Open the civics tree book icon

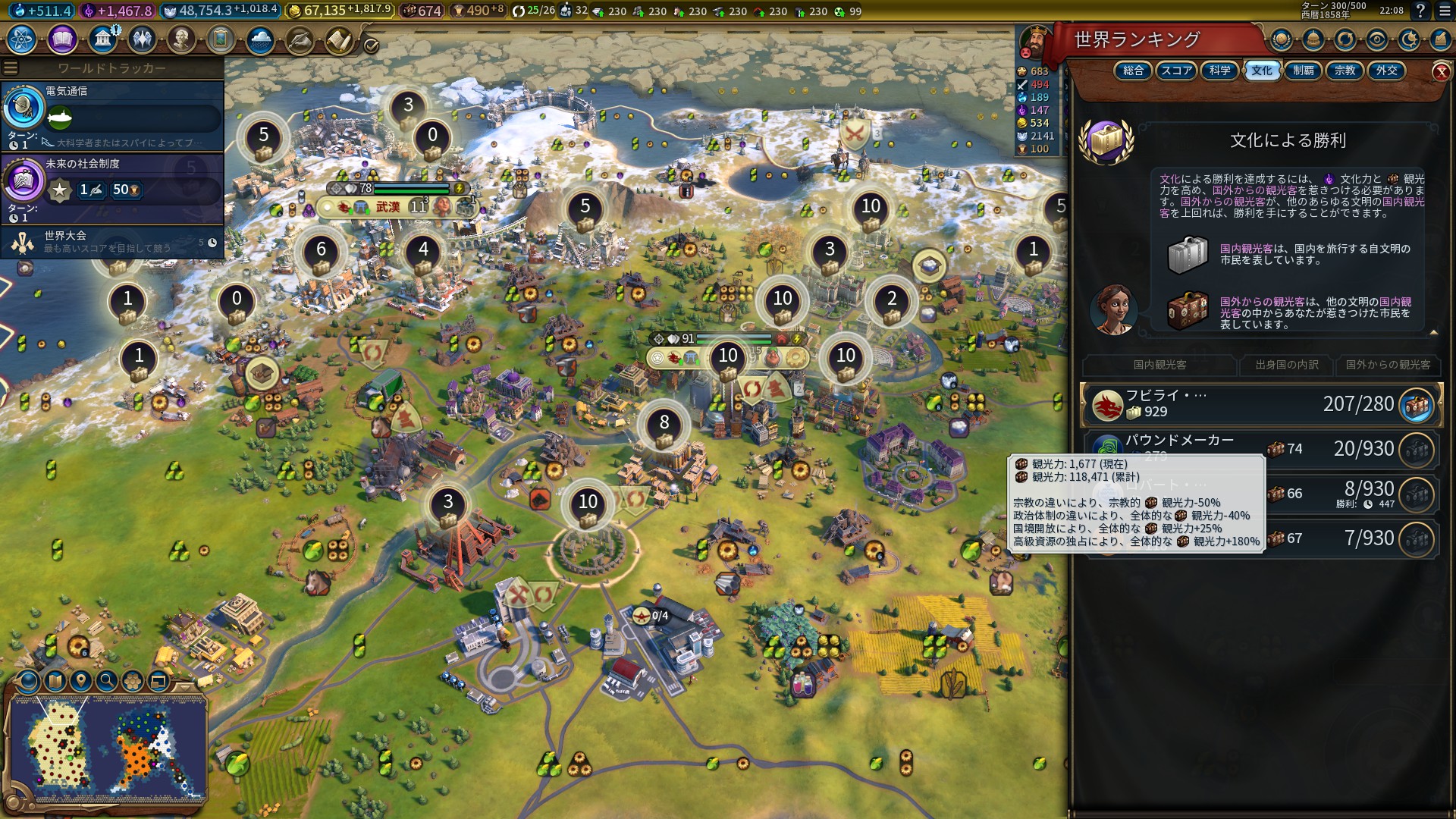point(62,39)
